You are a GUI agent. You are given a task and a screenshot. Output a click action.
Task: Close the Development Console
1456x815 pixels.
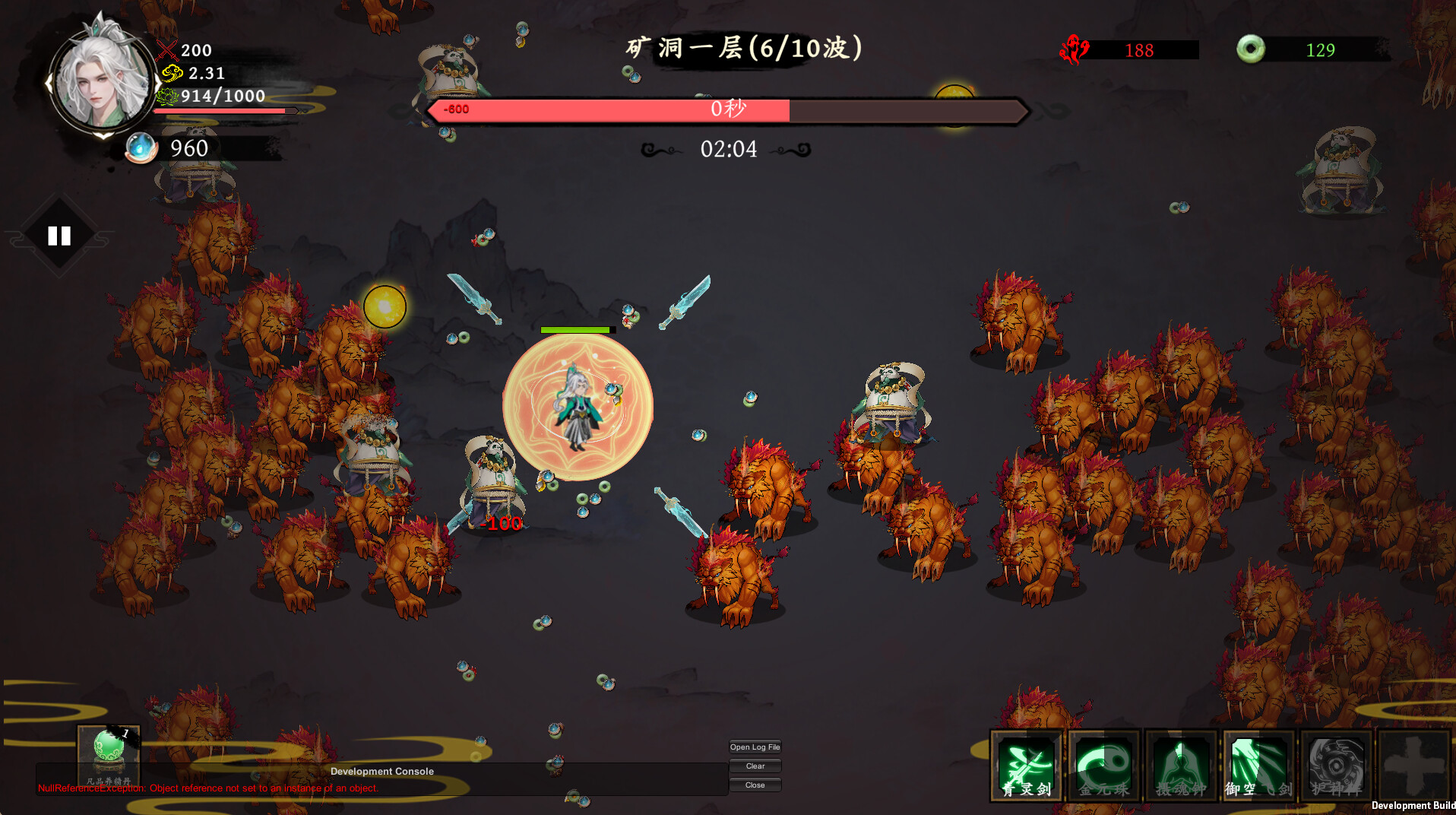point(755,785)
